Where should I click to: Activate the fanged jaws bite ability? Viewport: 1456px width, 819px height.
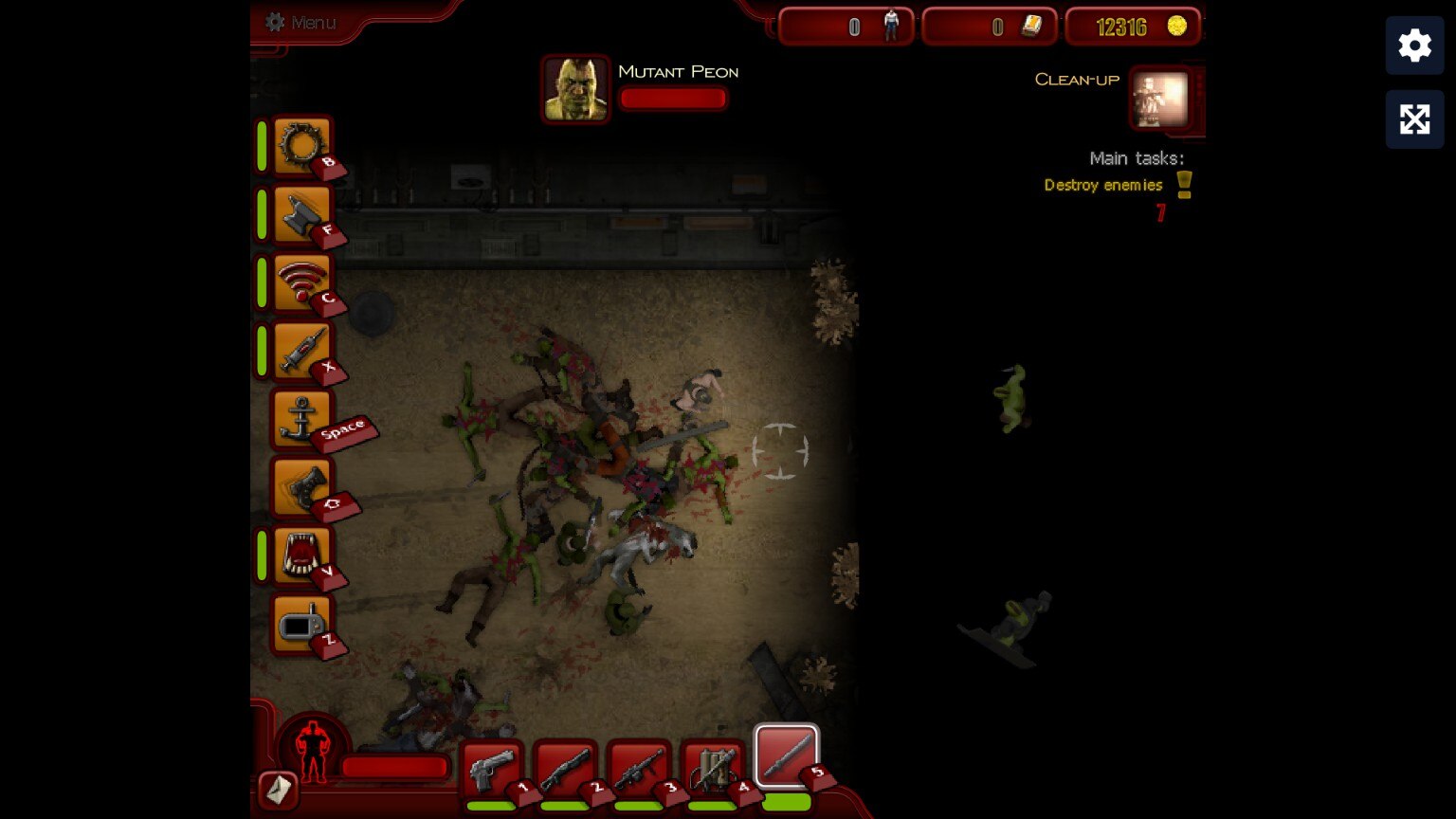pos(302,555)
